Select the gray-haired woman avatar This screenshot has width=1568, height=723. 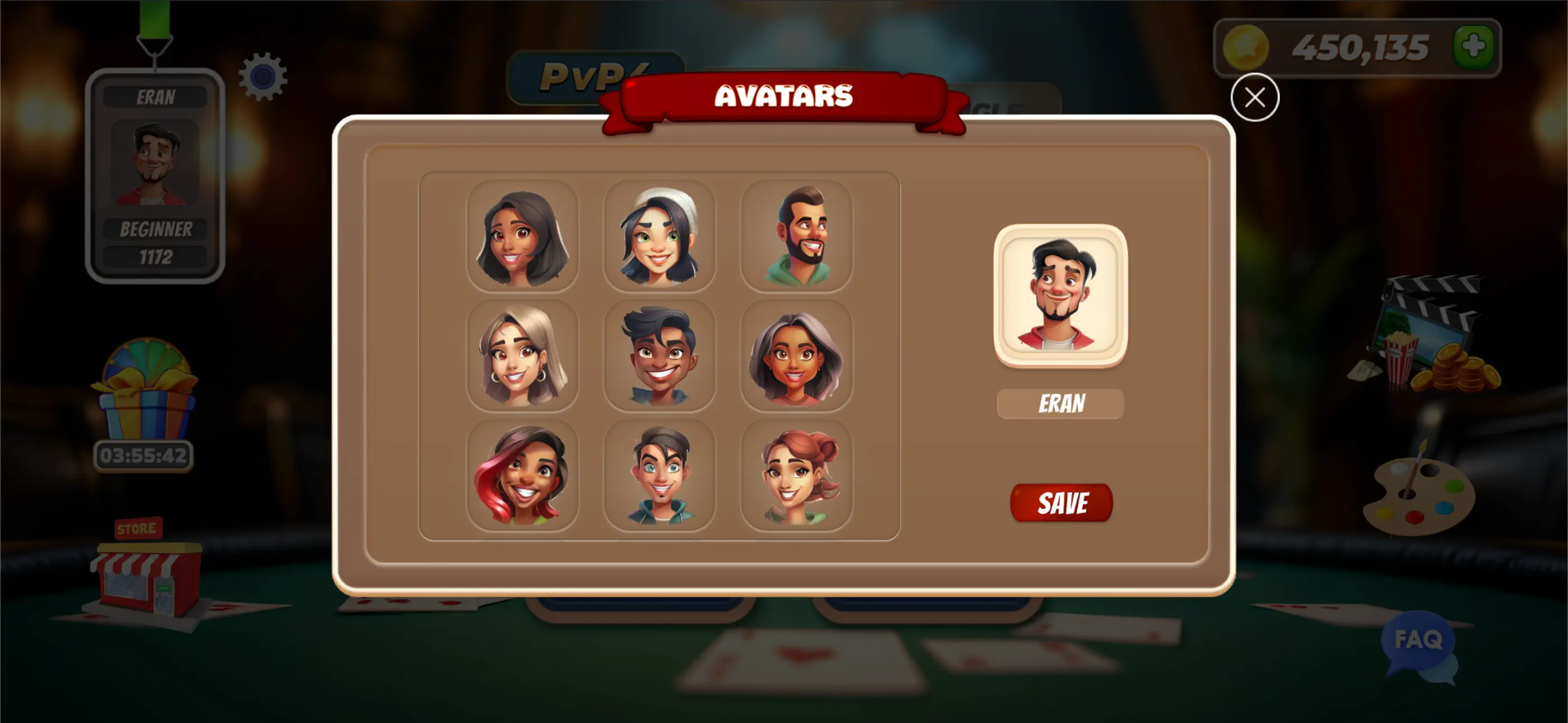click(x=798, y=355)
